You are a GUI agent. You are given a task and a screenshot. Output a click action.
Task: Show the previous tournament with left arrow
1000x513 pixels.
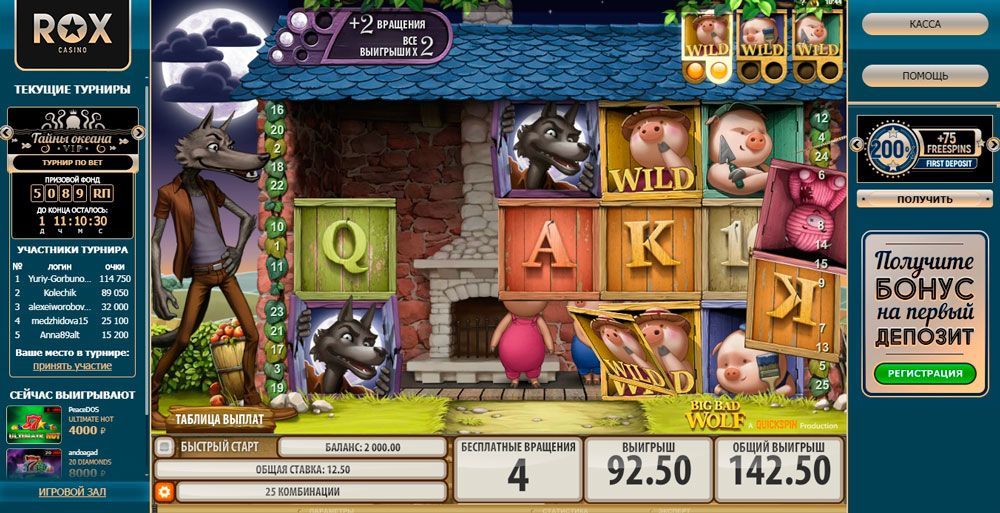click(x=6, y=132)
